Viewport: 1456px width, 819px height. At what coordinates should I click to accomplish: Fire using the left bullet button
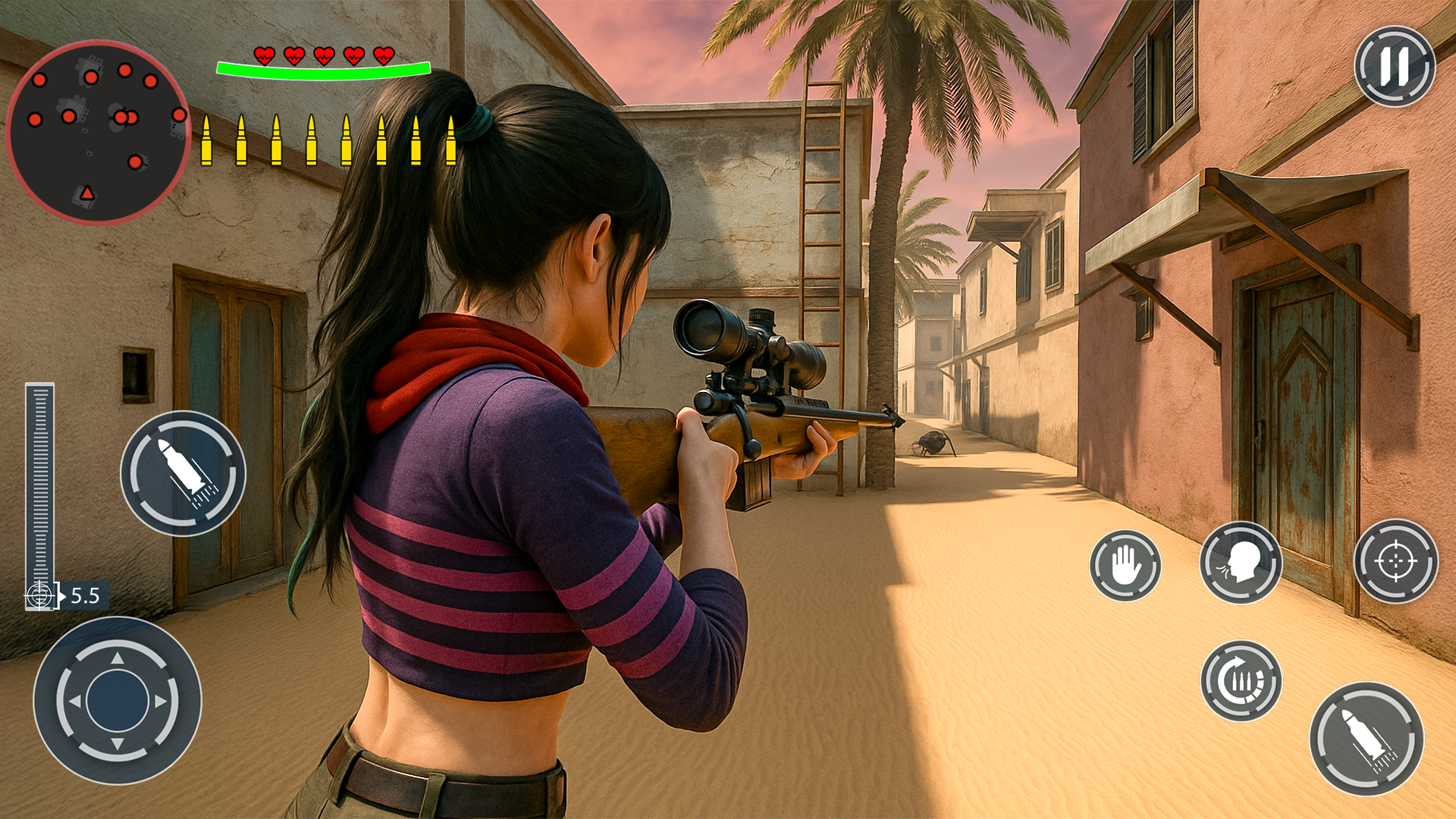coord(183,473)
